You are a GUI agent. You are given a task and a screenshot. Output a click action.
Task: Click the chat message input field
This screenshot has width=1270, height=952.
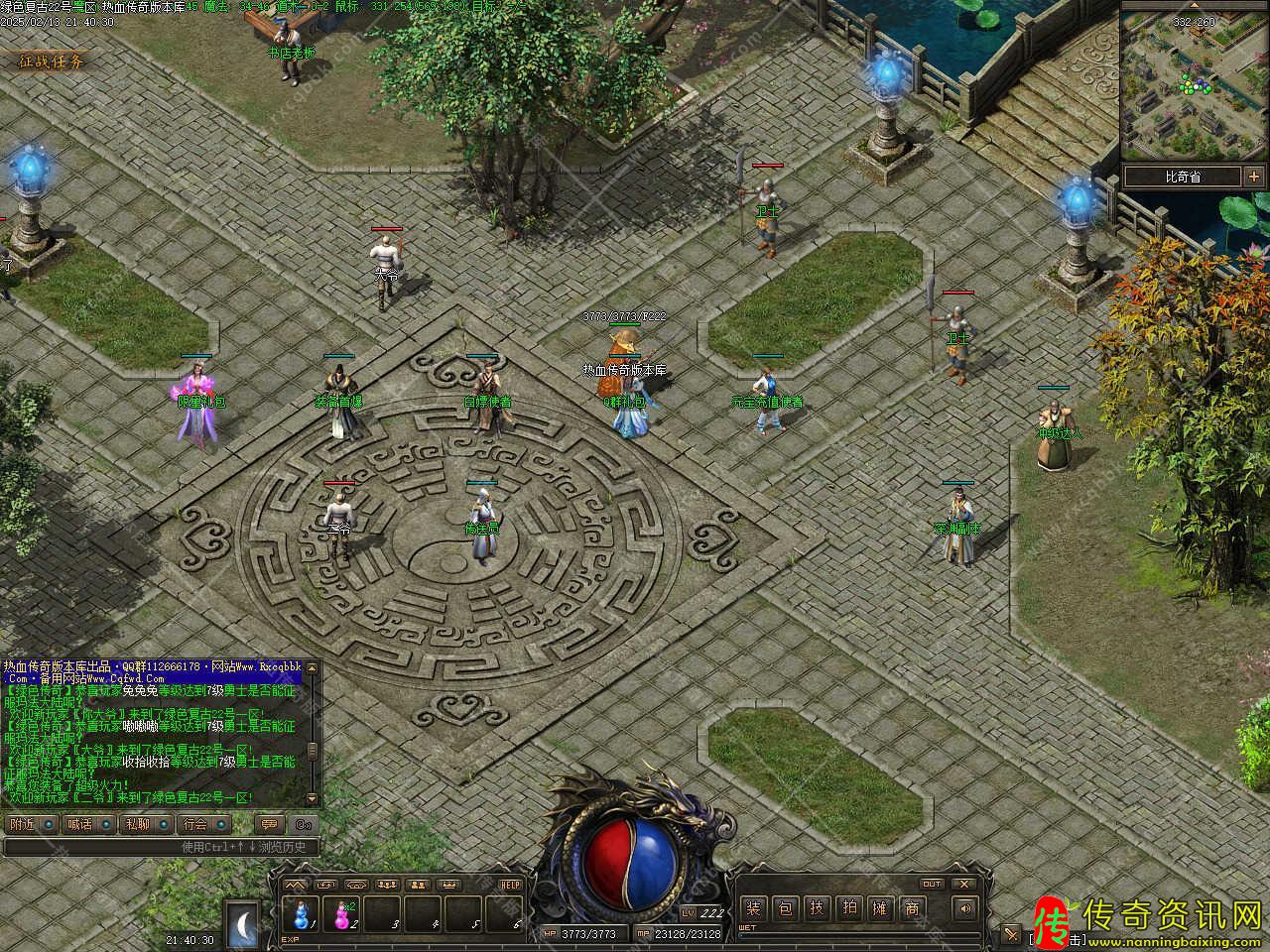point(159,847)
